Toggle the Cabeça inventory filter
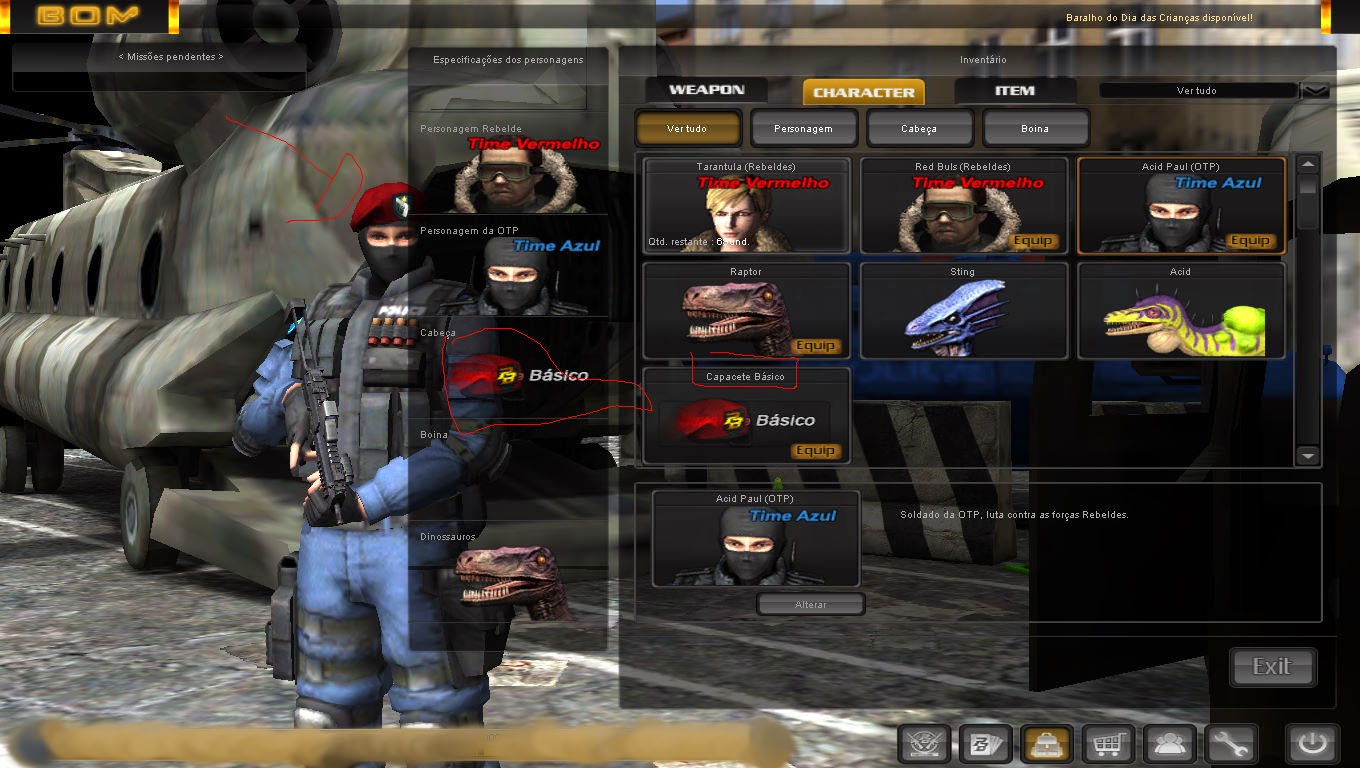1360x768 pixels. [920, 127]
